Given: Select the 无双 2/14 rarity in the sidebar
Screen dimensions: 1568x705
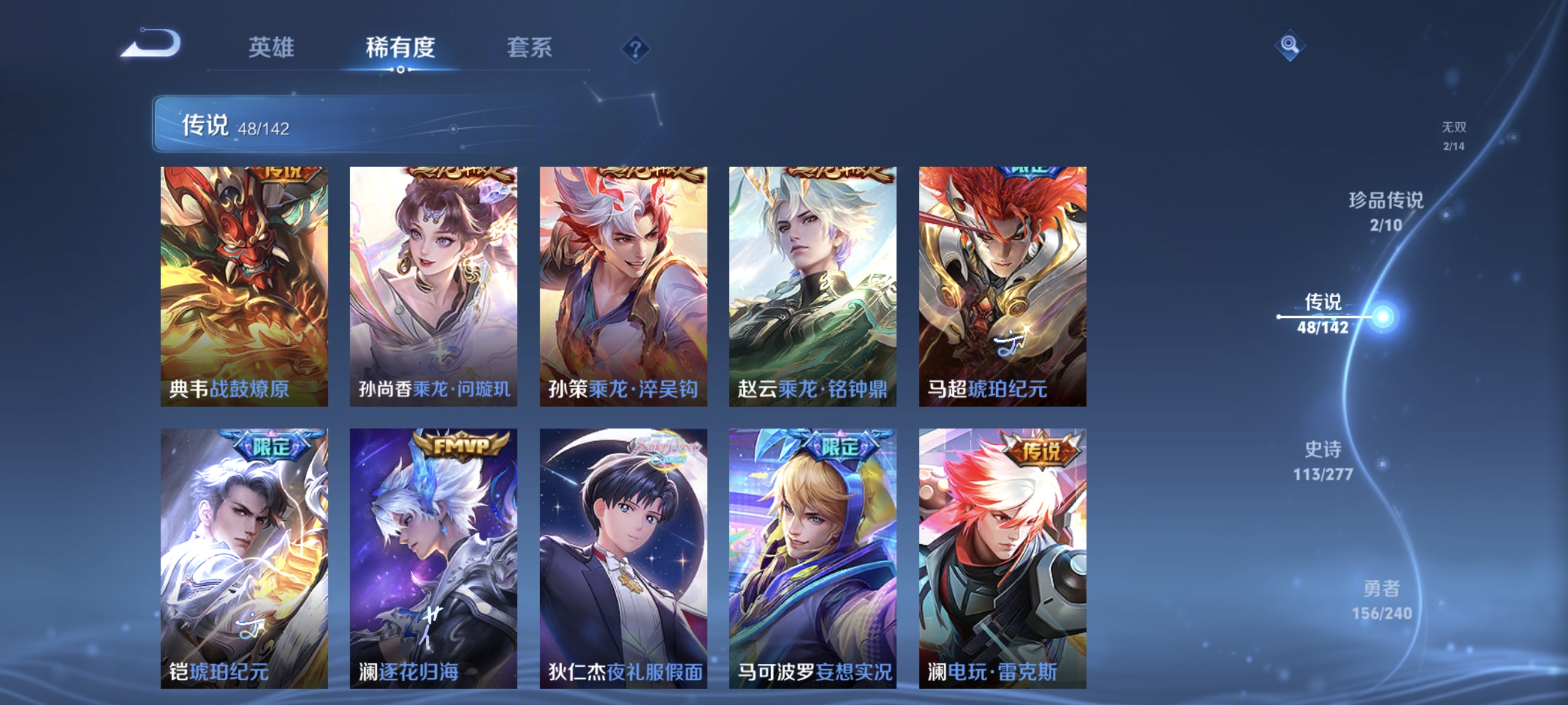Looking at the screenshot, I should [1453, 136].
